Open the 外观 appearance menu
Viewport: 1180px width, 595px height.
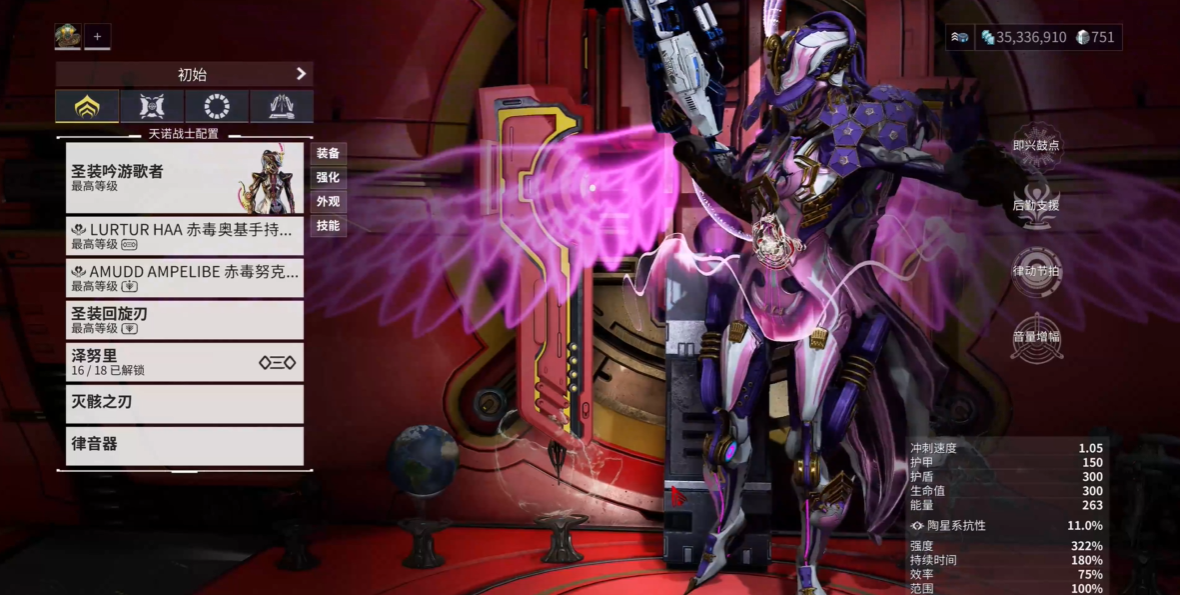[x=328, y=201]
